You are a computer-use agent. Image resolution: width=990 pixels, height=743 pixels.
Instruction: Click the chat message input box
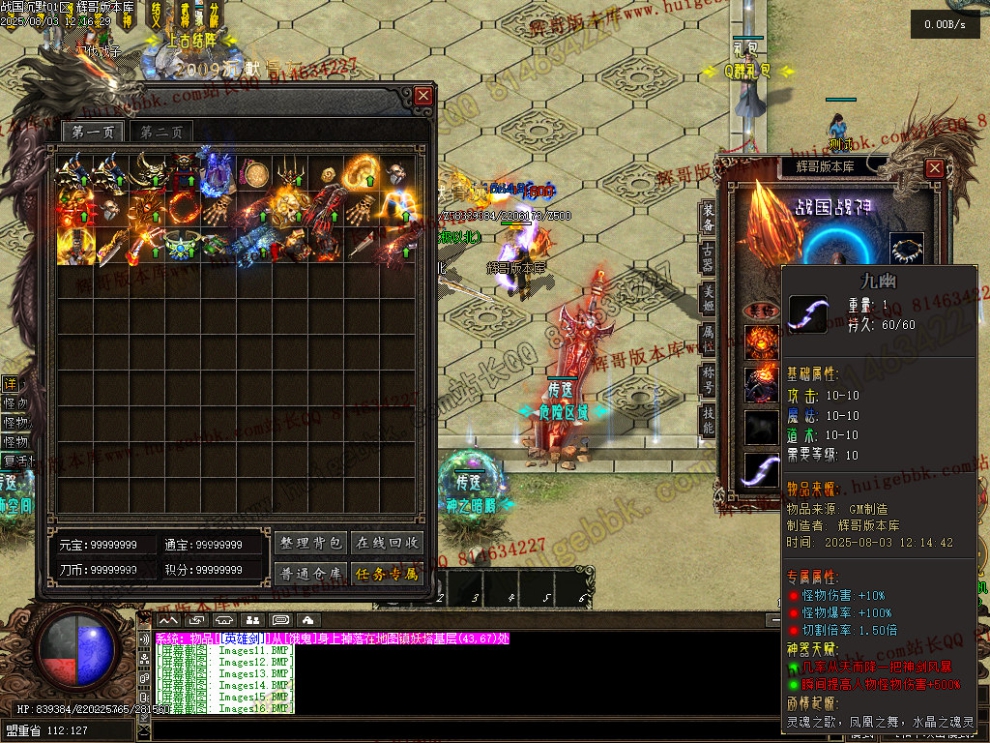[450, 730]
